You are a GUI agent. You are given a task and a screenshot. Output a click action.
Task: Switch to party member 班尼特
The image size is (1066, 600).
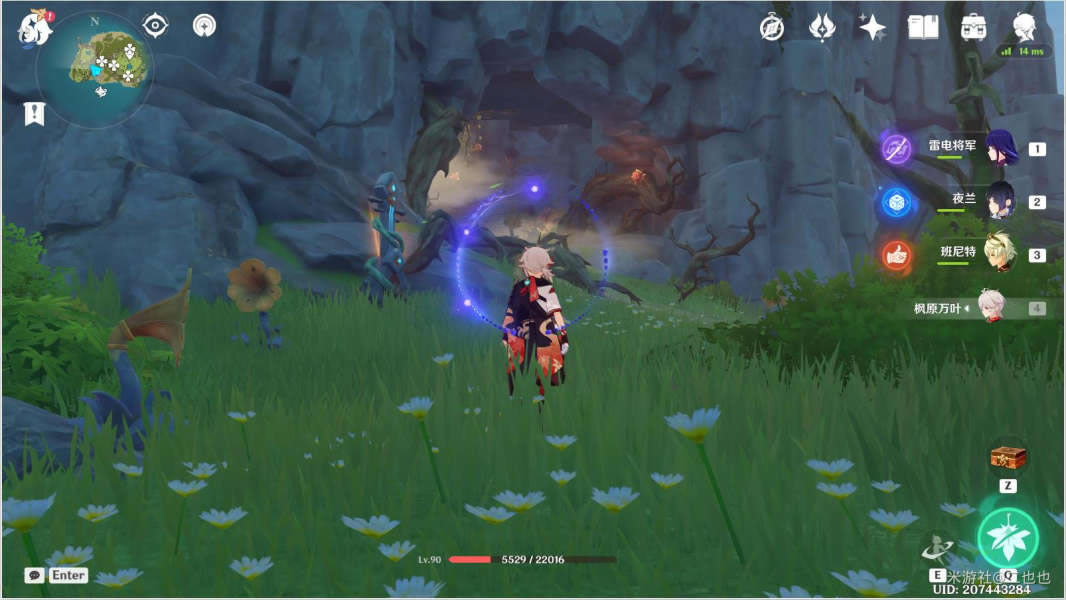1000,254
